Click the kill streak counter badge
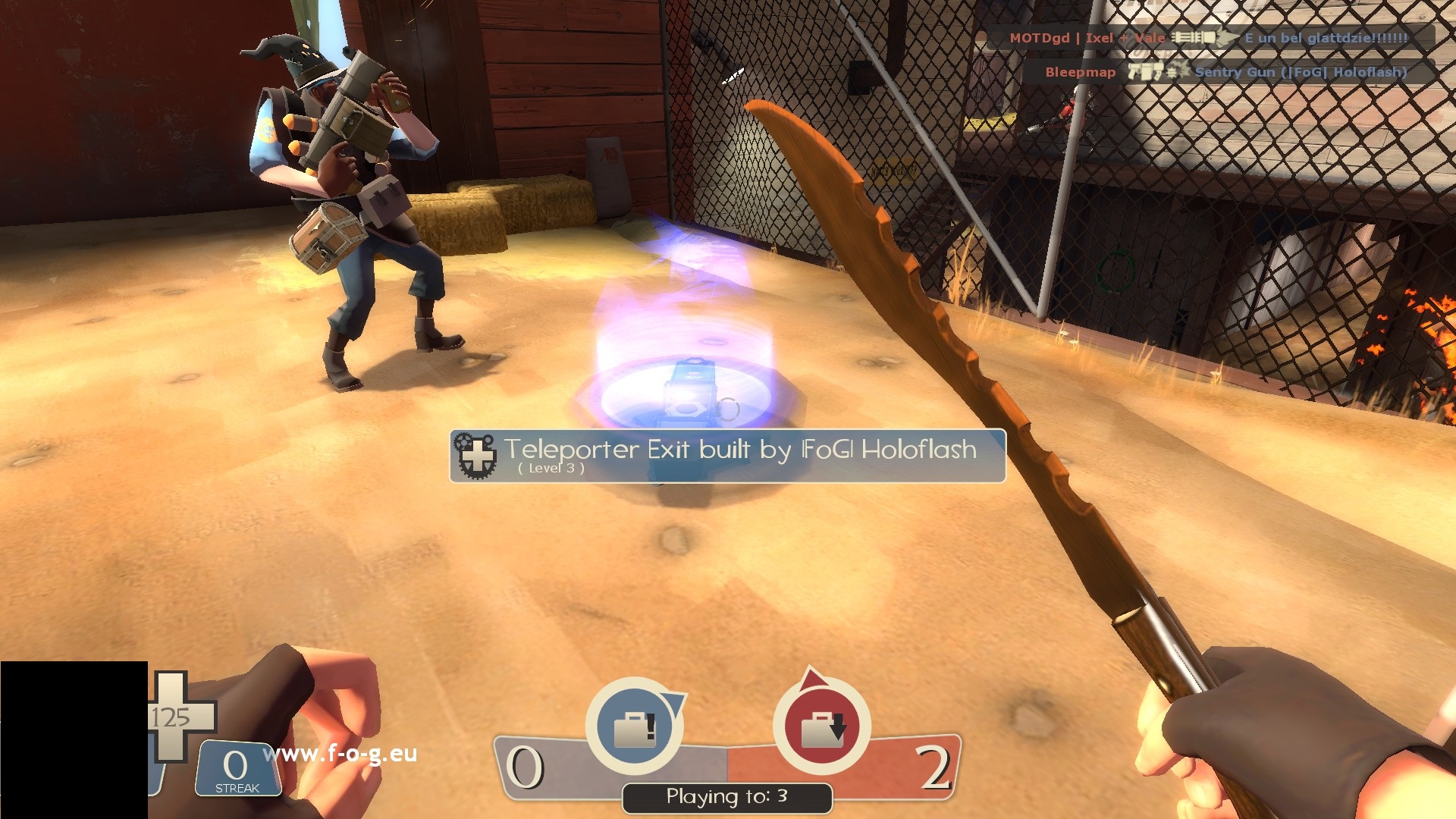Viewport: 1456px width, 819px height. tap(237, 769)
